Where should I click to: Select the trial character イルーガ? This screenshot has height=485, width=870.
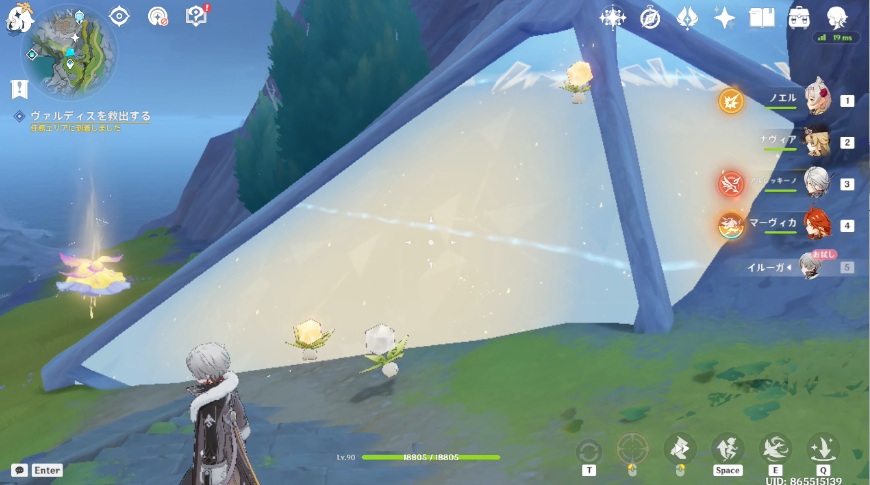click(x=808, y=267)
